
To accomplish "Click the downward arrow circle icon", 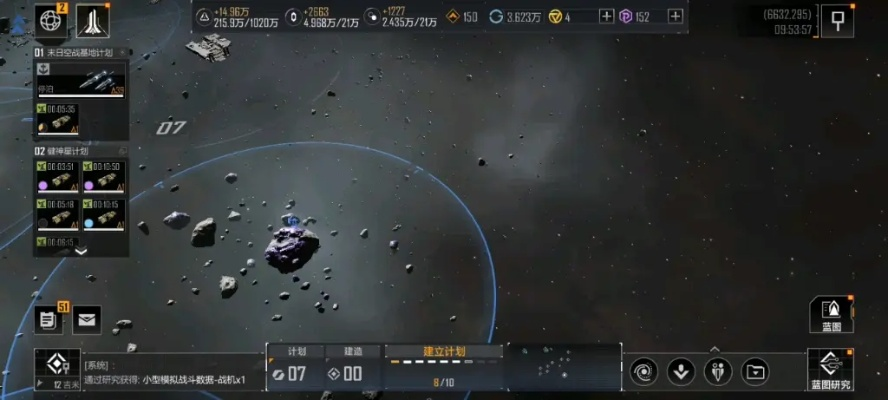I will tap(681, 372).
